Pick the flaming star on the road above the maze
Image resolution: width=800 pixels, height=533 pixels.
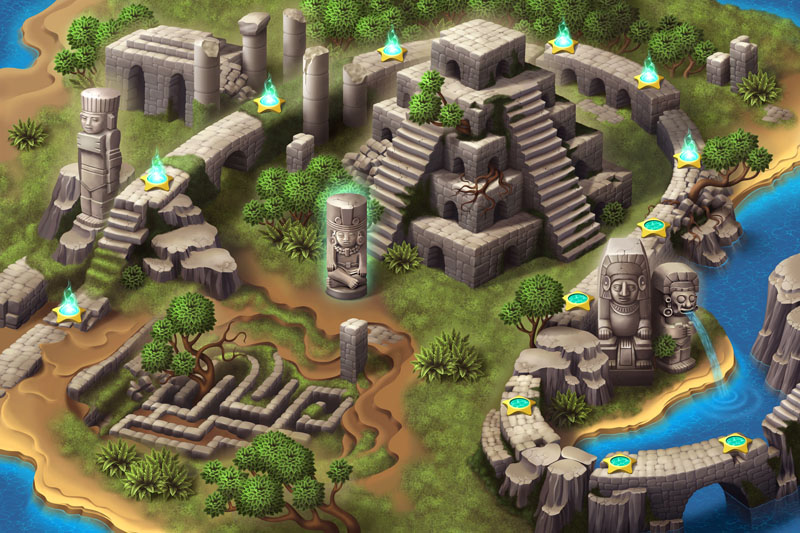68,307
